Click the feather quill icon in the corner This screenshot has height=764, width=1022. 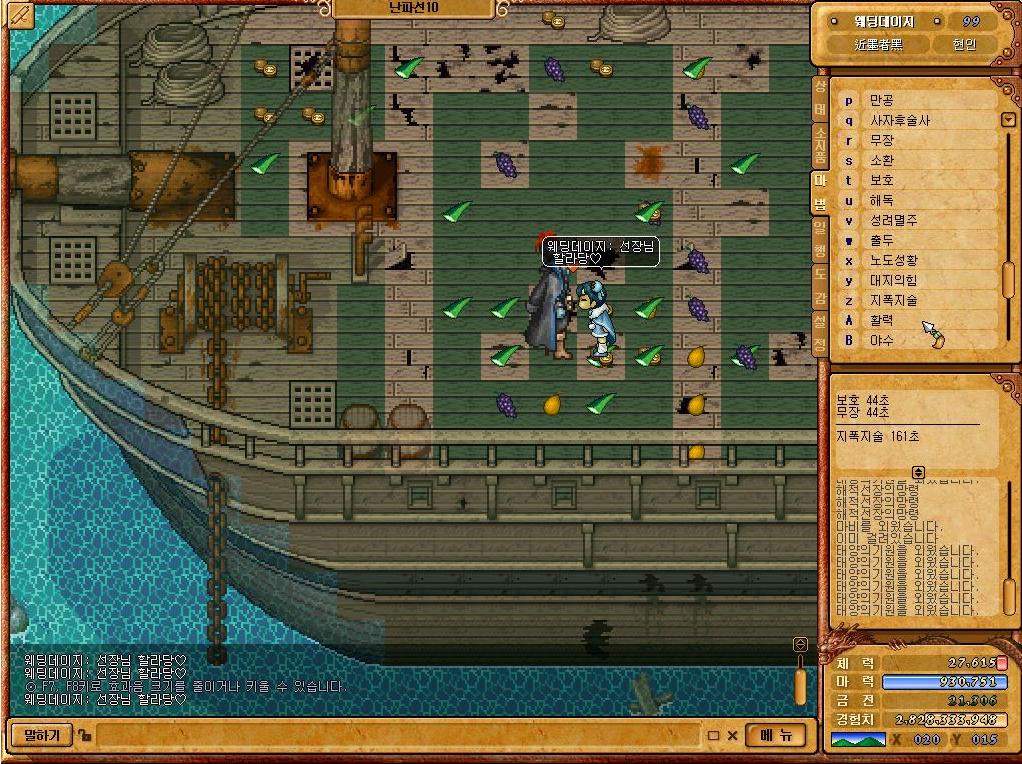click(20, 15)
